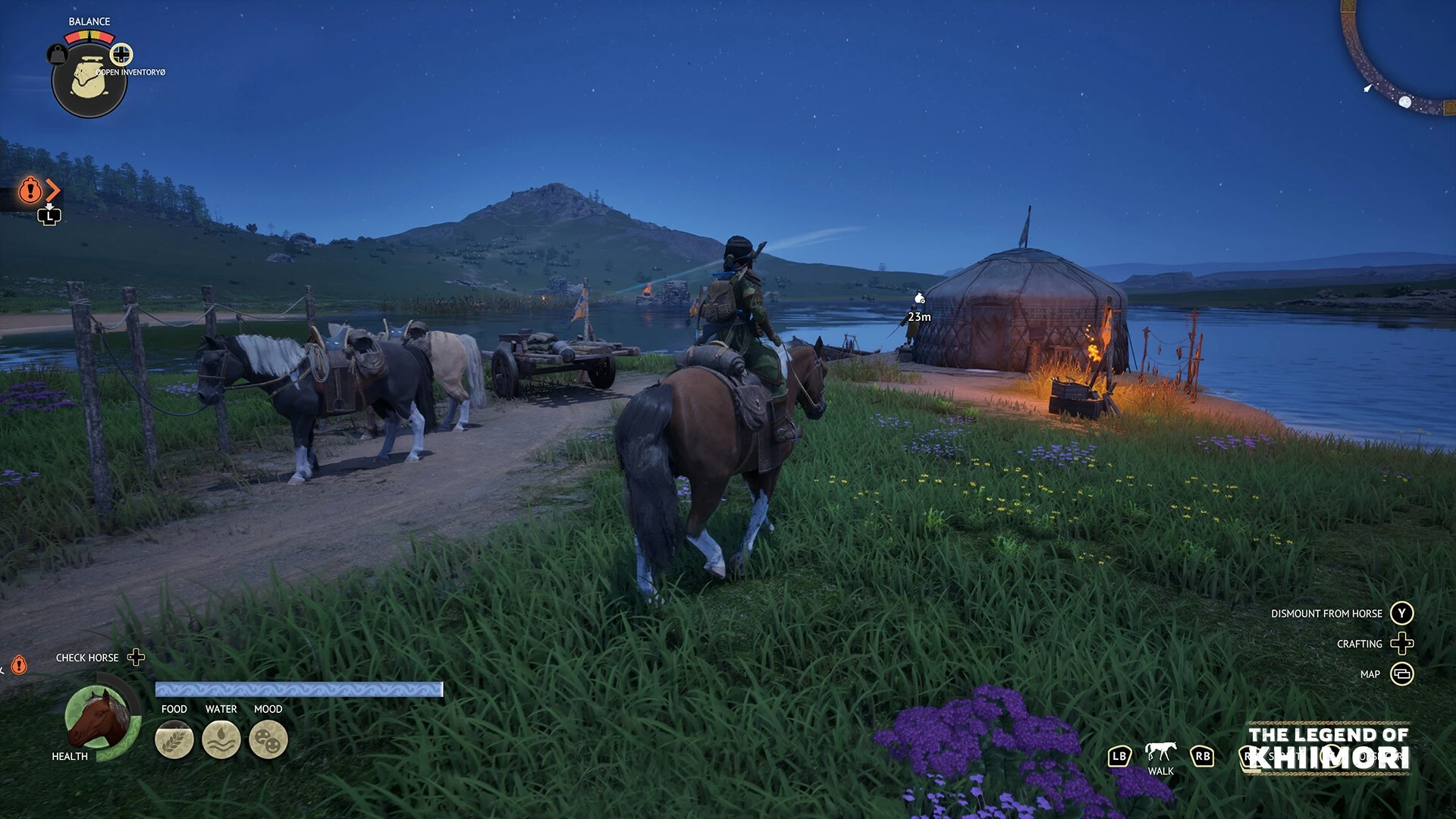Check the horse's Mood status icon
The image size is (1456, 819).
coord(268,739)
